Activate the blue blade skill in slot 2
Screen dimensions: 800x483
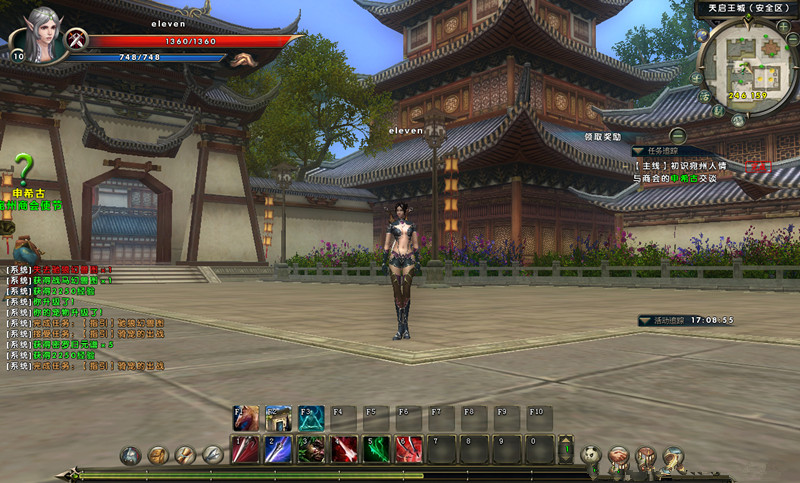278,449
